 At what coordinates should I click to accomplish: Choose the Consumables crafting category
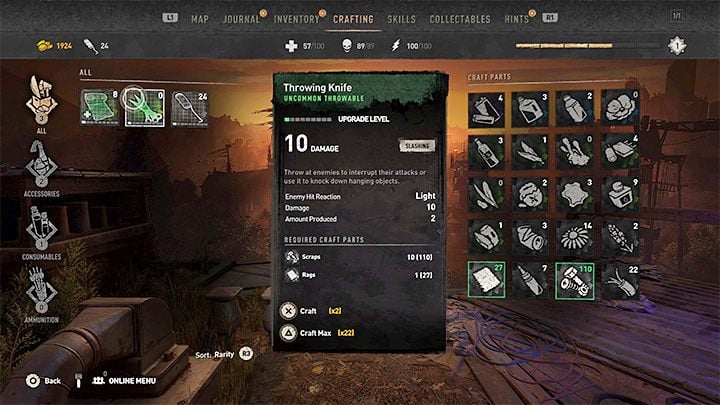[42, 231]
